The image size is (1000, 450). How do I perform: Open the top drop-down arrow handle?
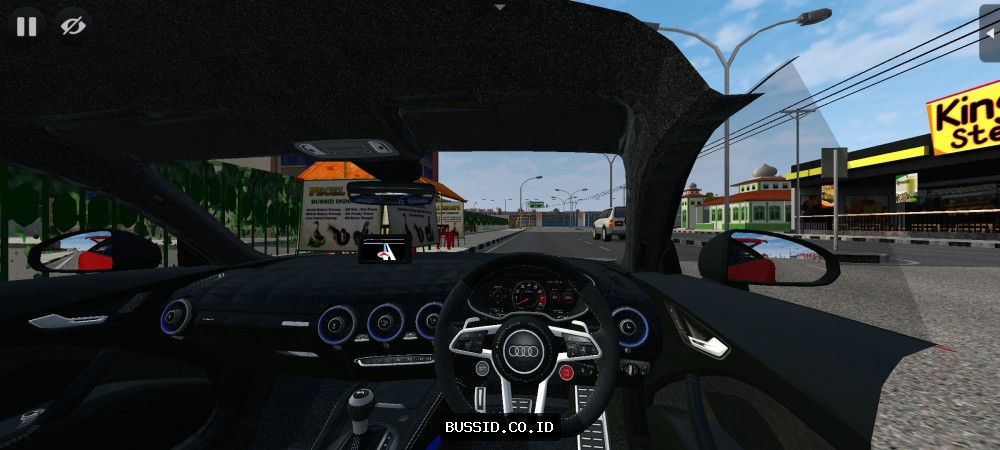[x=500, y=6]
